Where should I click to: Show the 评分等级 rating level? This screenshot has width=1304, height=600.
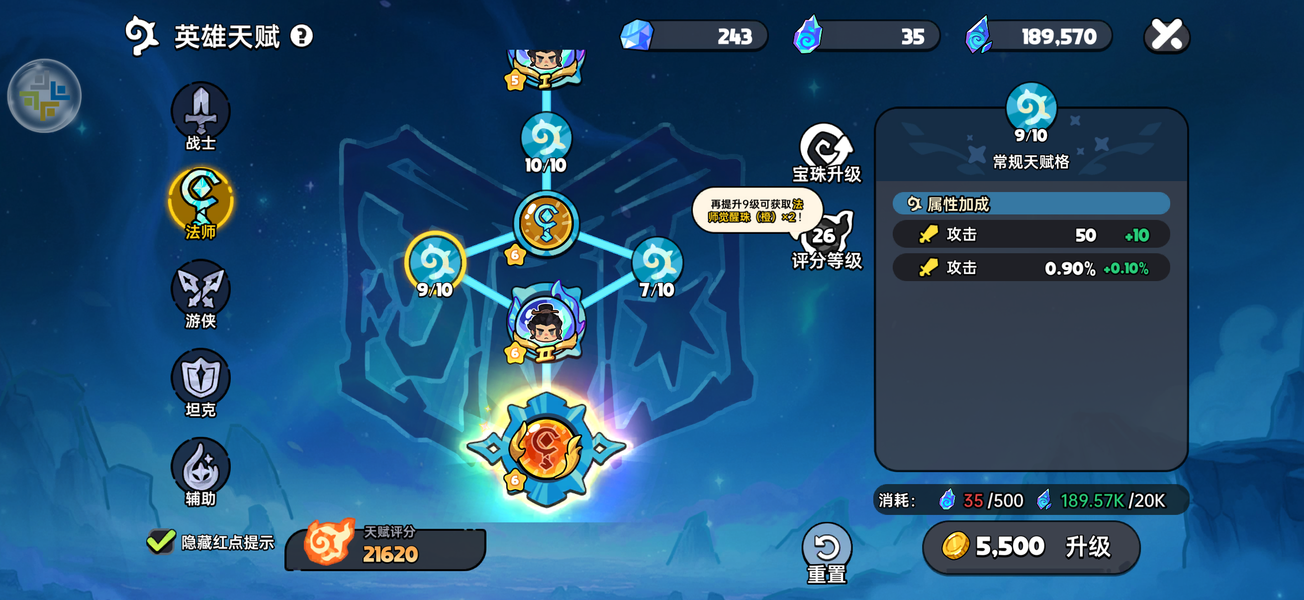point(826,238)
